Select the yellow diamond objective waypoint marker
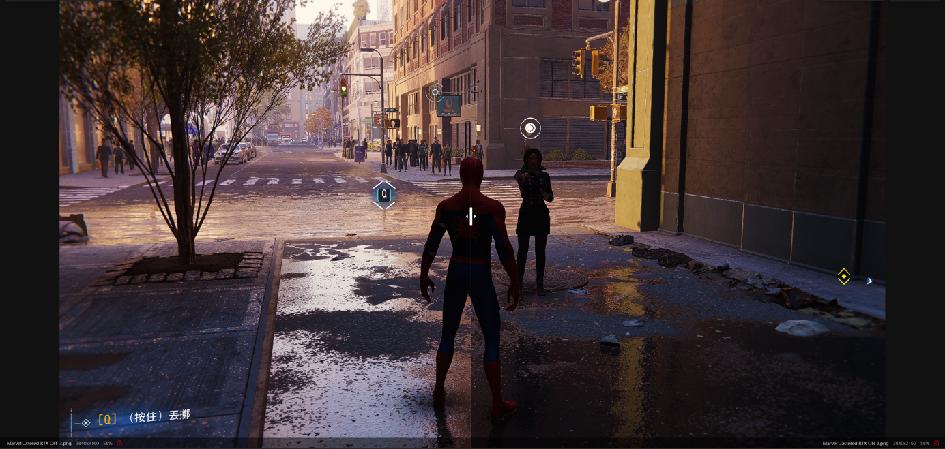The image size is (945, 449). (844, 276)
